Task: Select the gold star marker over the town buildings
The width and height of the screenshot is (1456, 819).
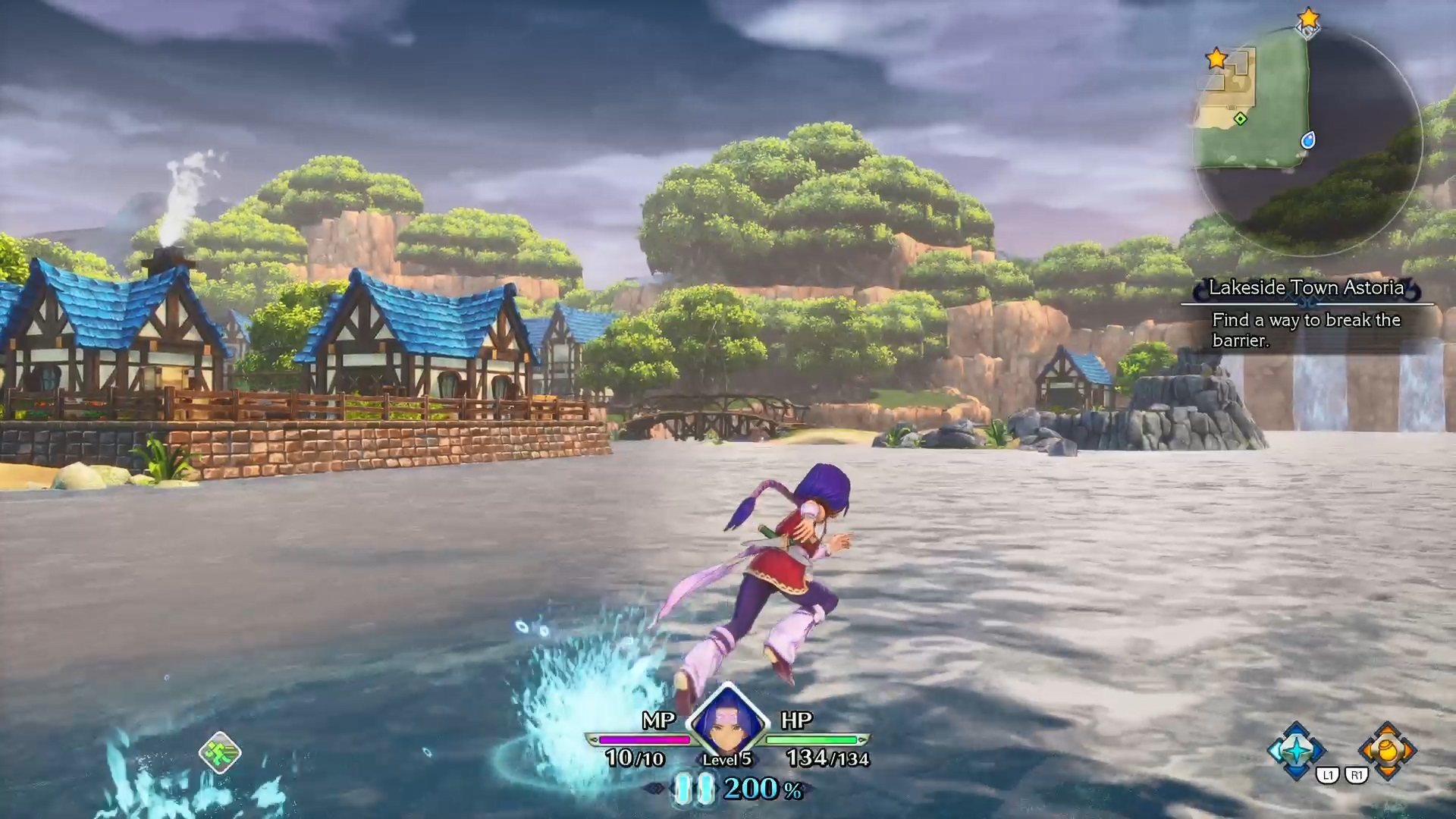Action: [x=1216, y=58]
